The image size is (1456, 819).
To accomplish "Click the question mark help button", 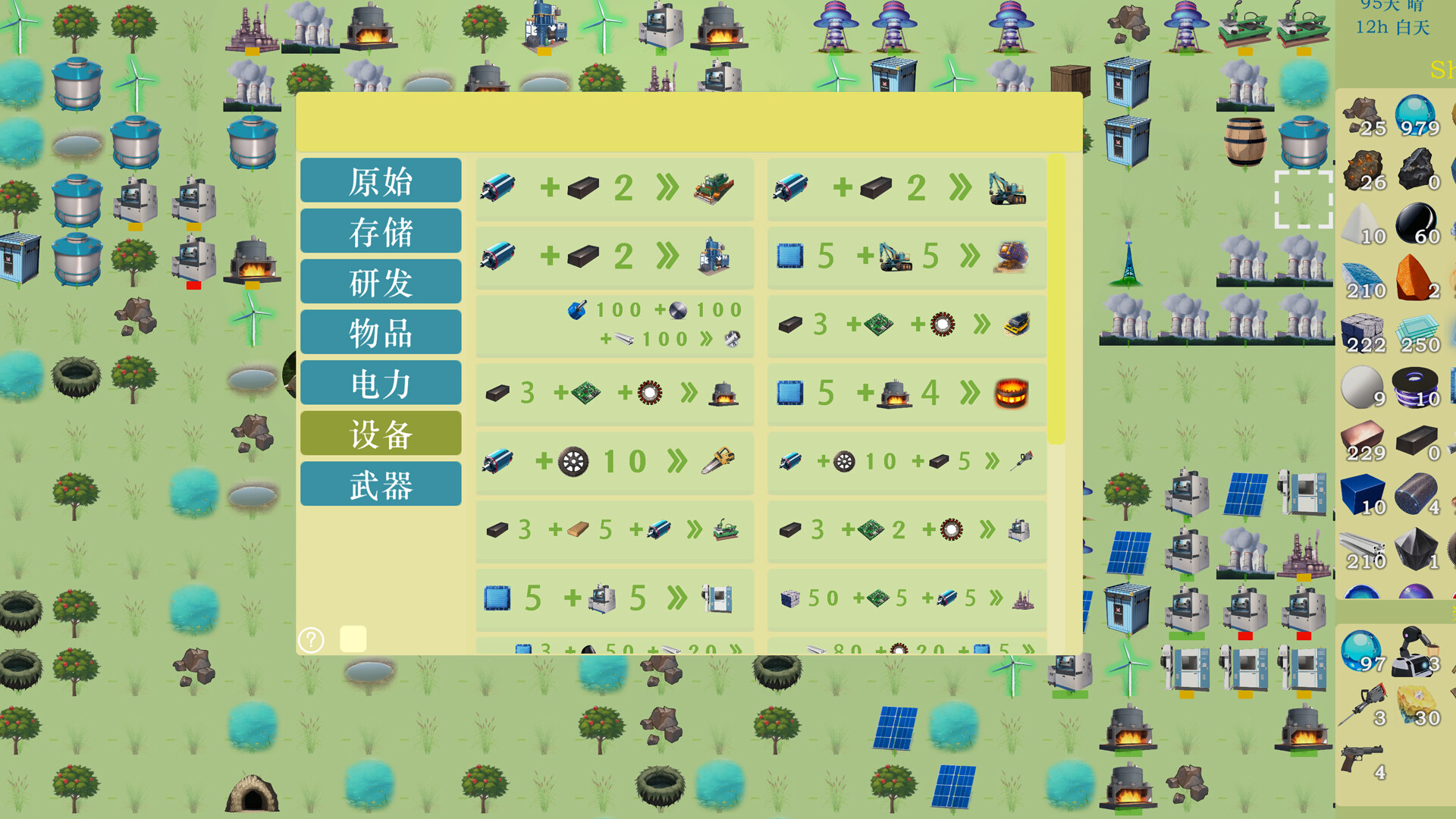I will pyautogui.click(x=309, y=641).
